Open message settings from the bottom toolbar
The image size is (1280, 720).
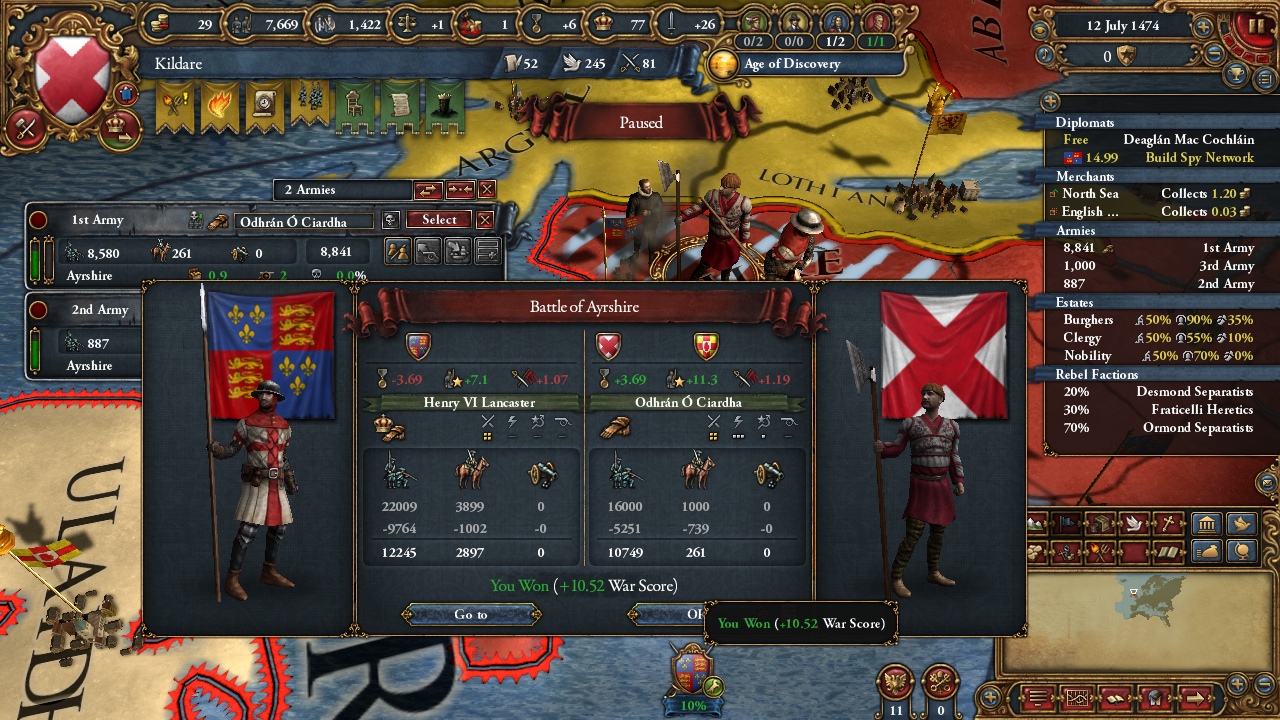[1037, 696]
